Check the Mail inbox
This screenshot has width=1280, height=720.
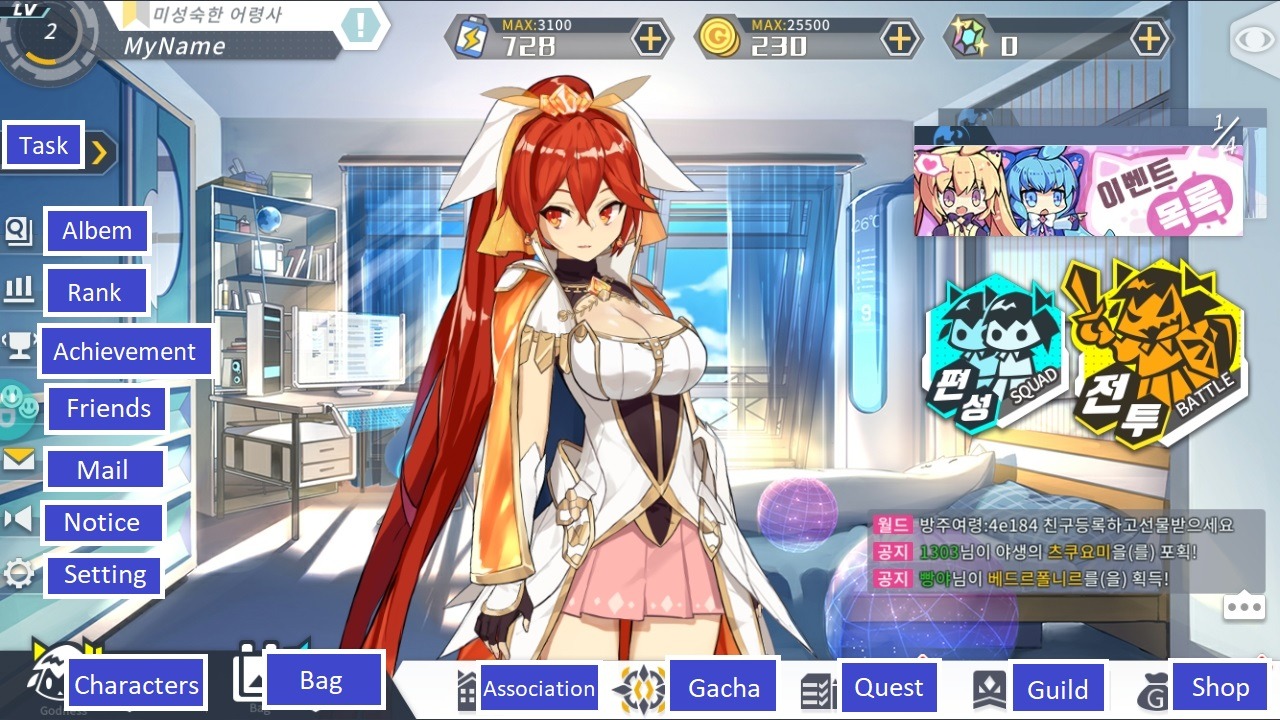[x=102, y=470]
